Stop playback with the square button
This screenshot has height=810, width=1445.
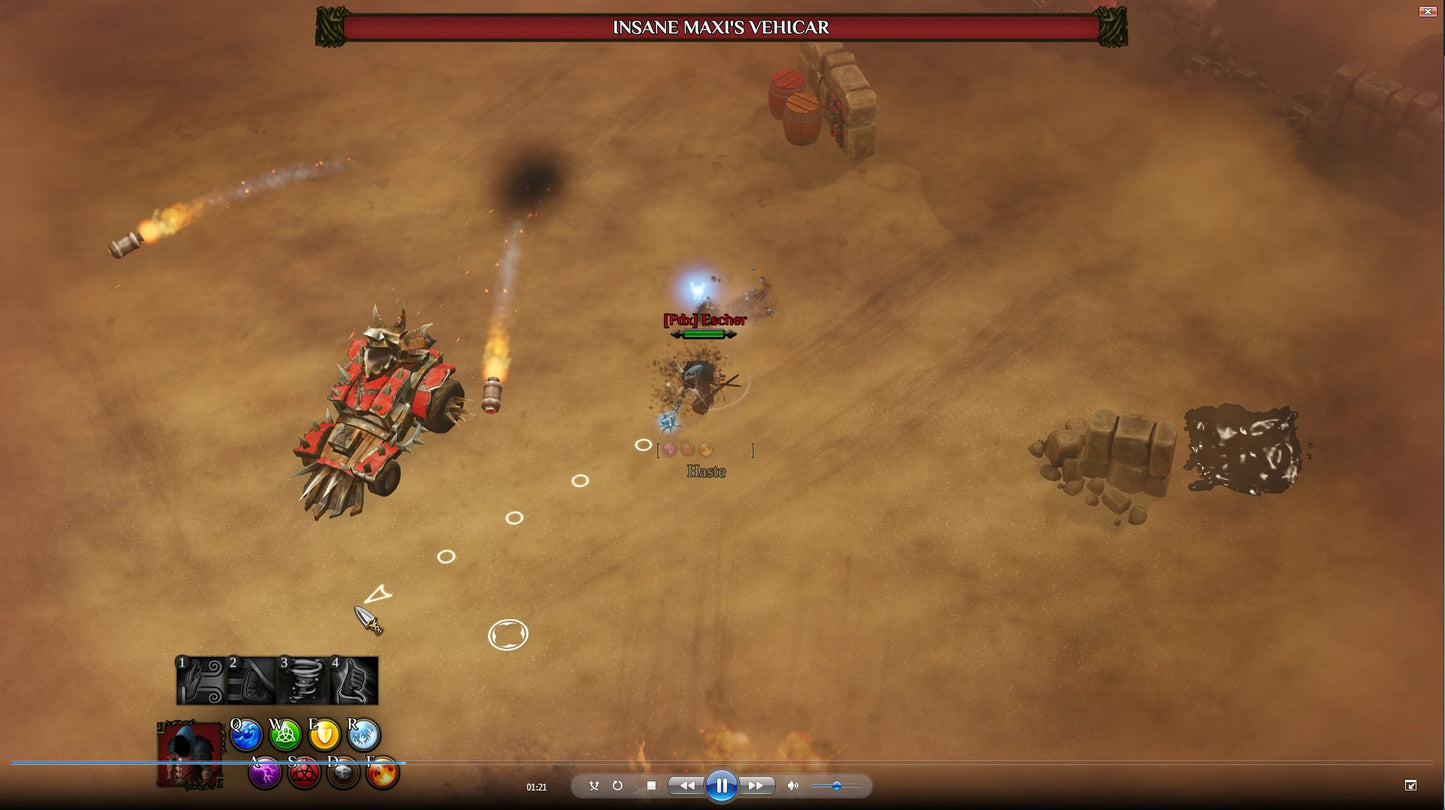pos(652,786)
